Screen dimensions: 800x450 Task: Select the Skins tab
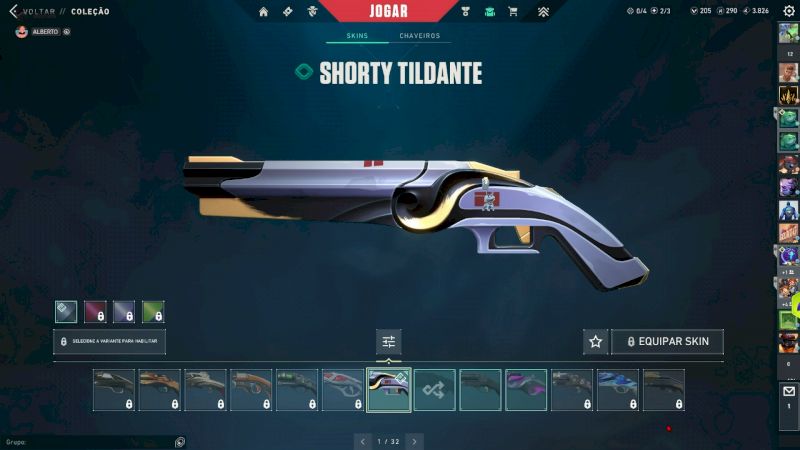tap(357, 36)
